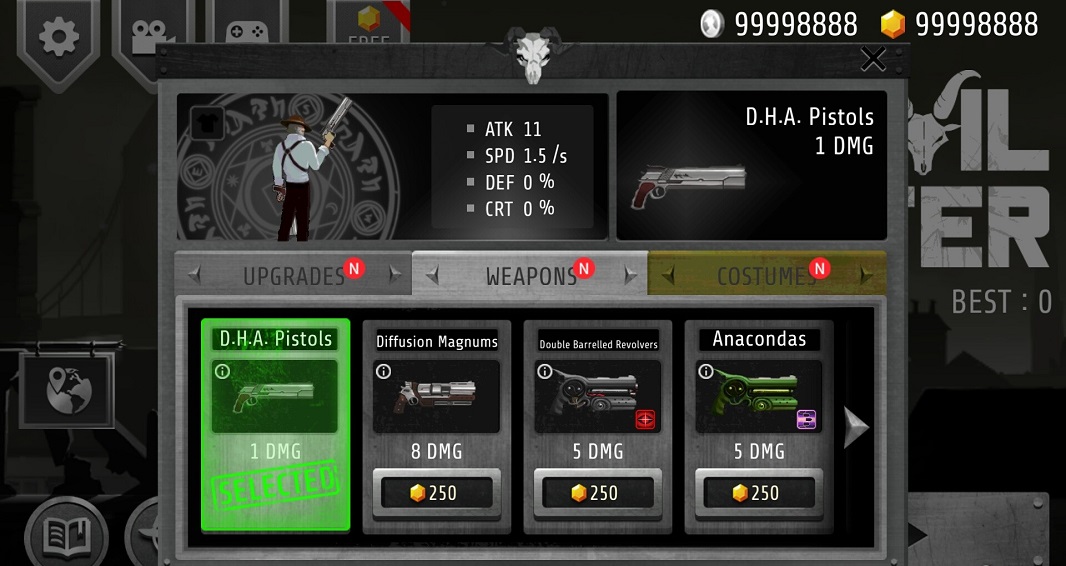Switch to the Costumes tab
This screenshot has height=566, width=1066.
pyautogui.click(x=766, y=275)
